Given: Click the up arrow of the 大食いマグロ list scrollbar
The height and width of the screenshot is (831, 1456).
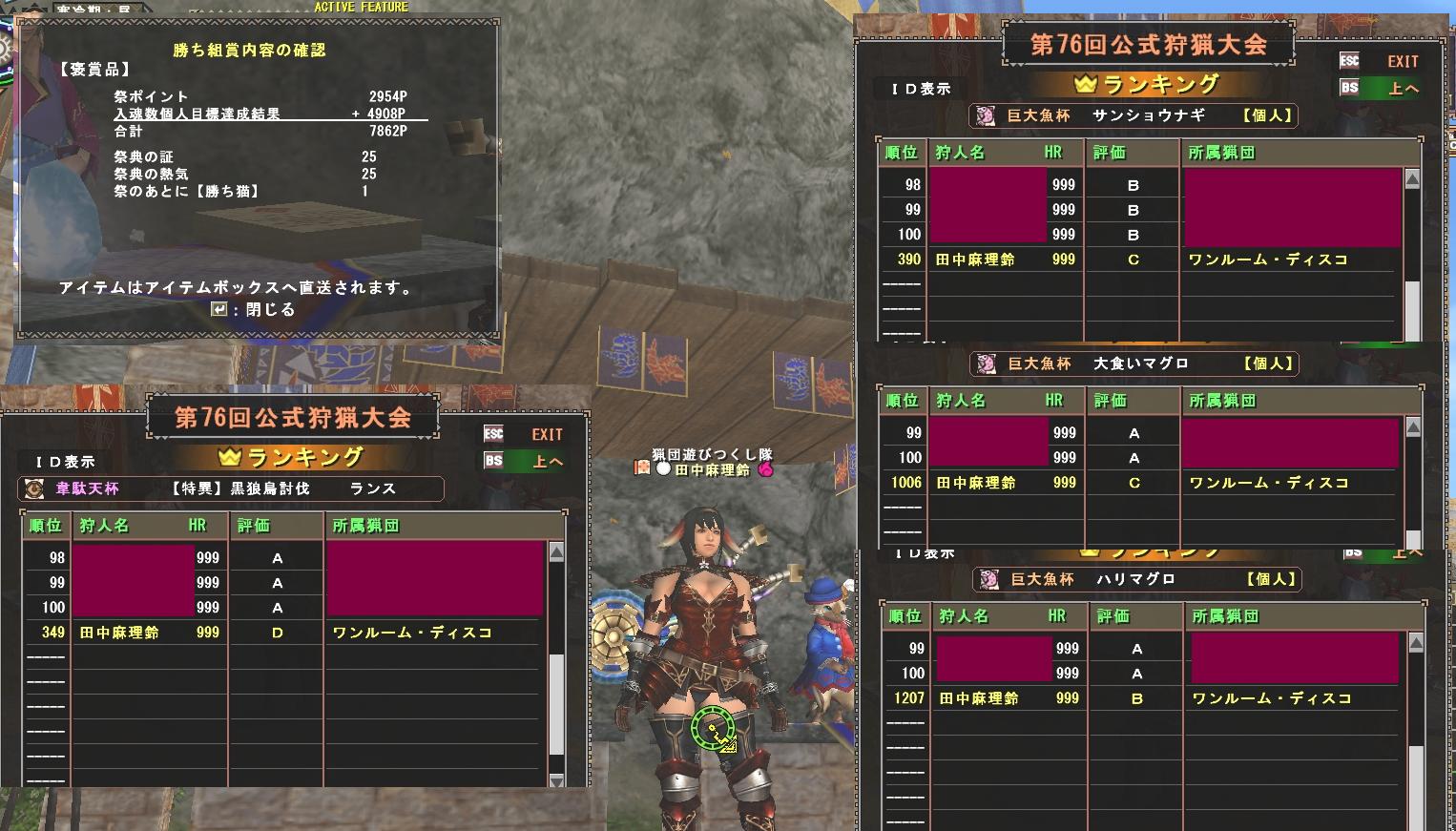Looking at the screenshot, I should (1413, 427).
